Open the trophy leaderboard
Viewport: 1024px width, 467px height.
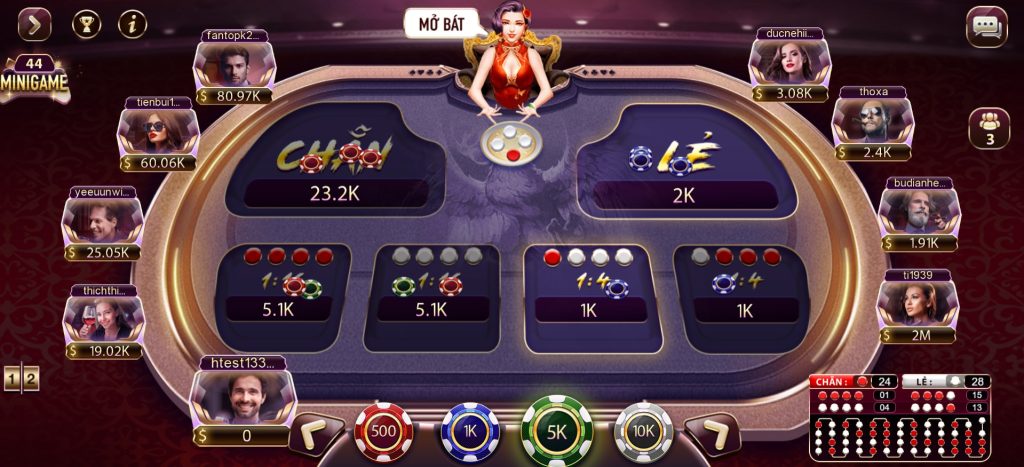pos(87,23)
